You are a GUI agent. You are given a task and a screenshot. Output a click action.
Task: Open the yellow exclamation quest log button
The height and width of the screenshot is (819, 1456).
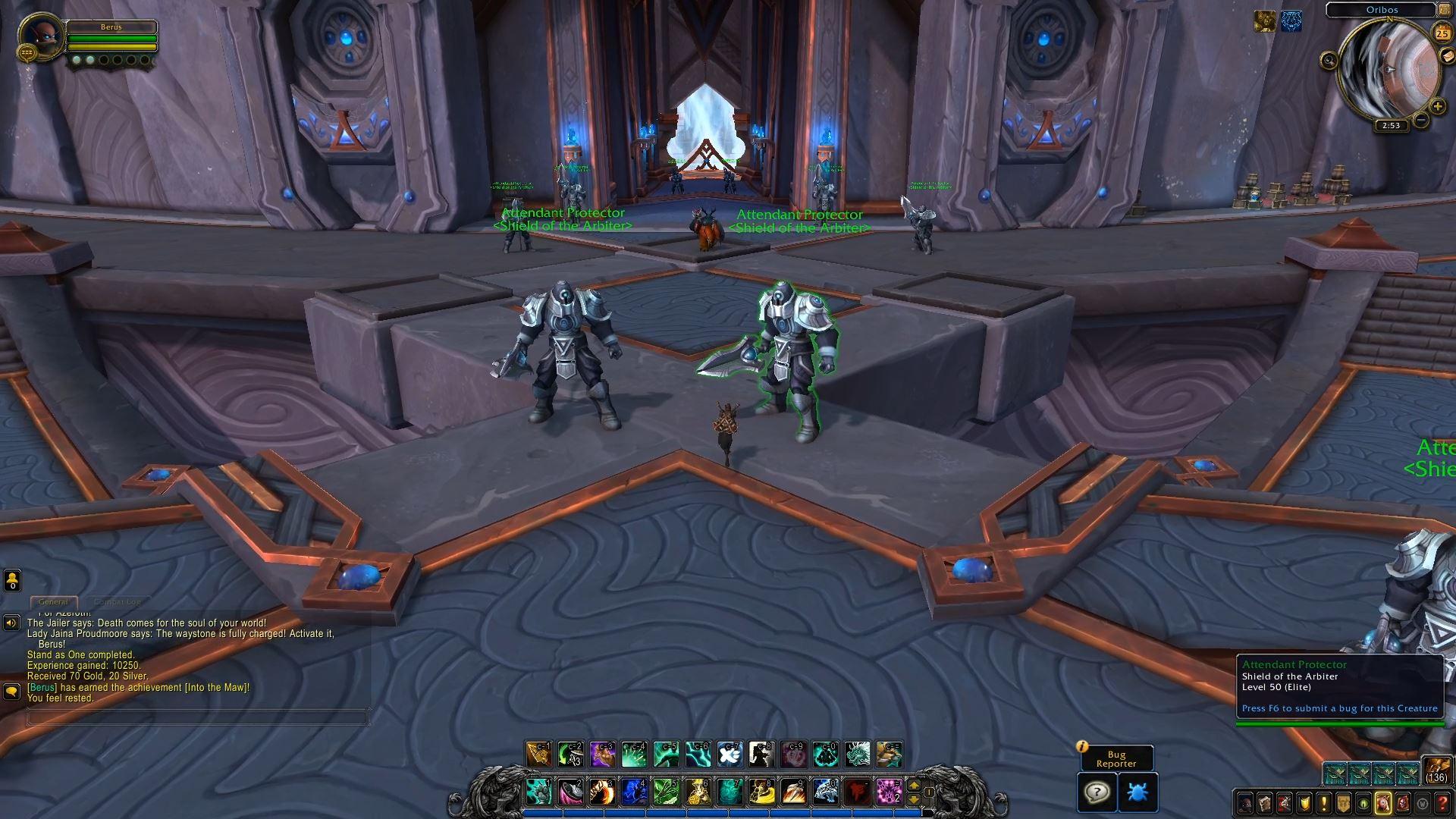pos(1323,803)
